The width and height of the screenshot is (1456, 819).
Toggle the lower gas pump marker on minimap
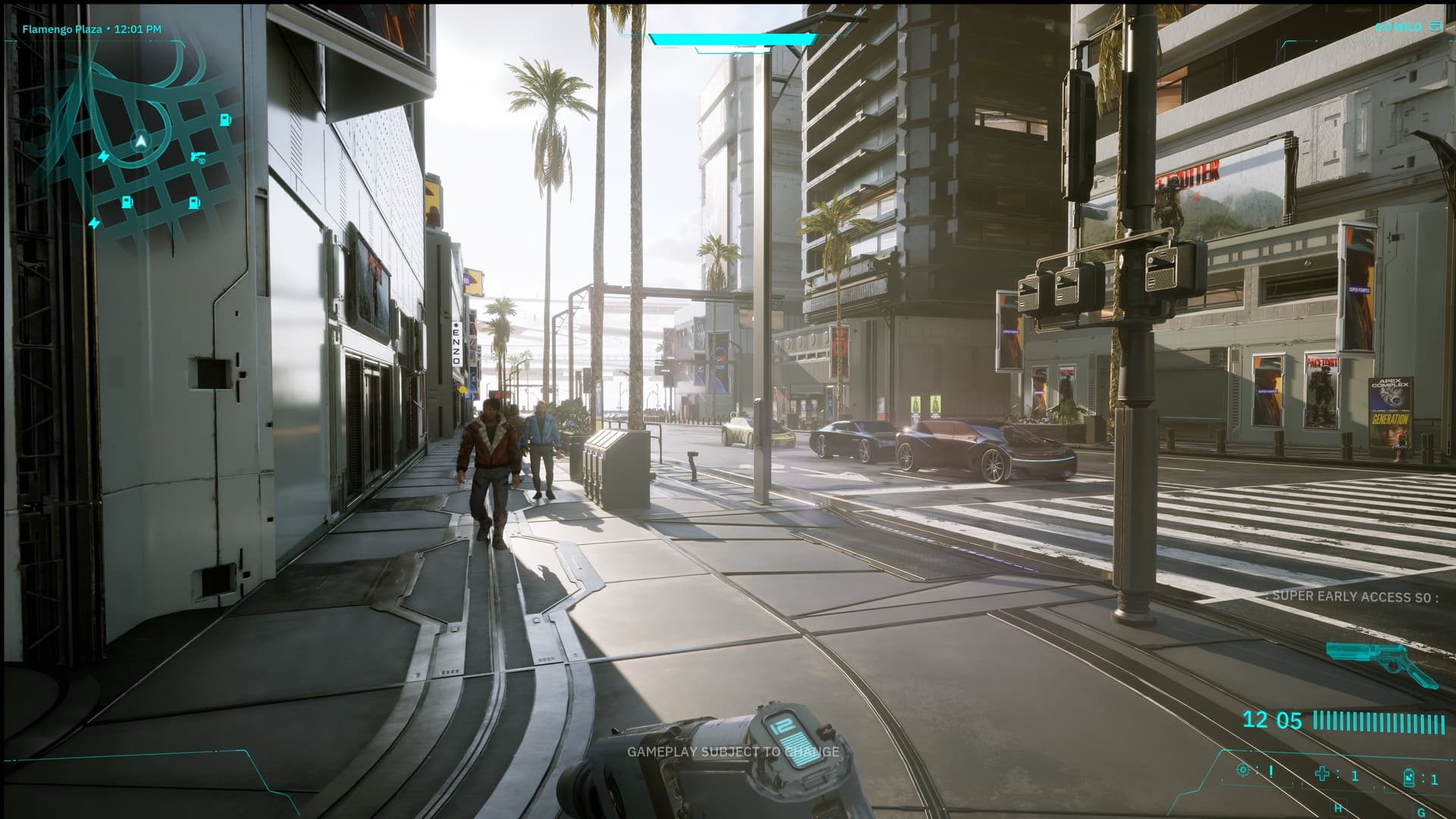coord(127,202)
